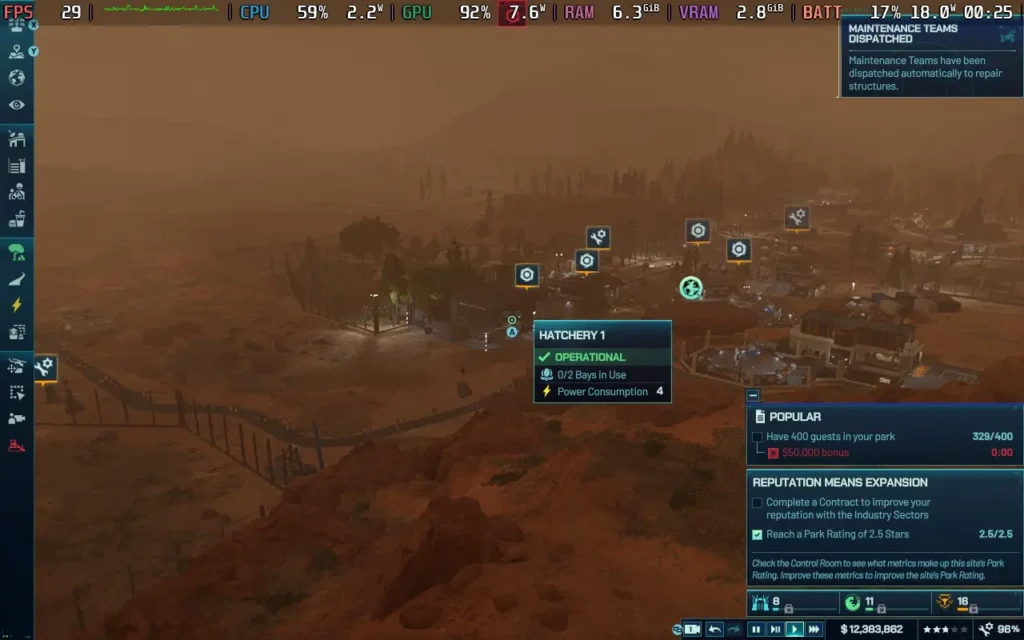The height and width of the screenshot is (640, 1024).
Task: Collapse the objectives panel with minus button
Action: 753,395
